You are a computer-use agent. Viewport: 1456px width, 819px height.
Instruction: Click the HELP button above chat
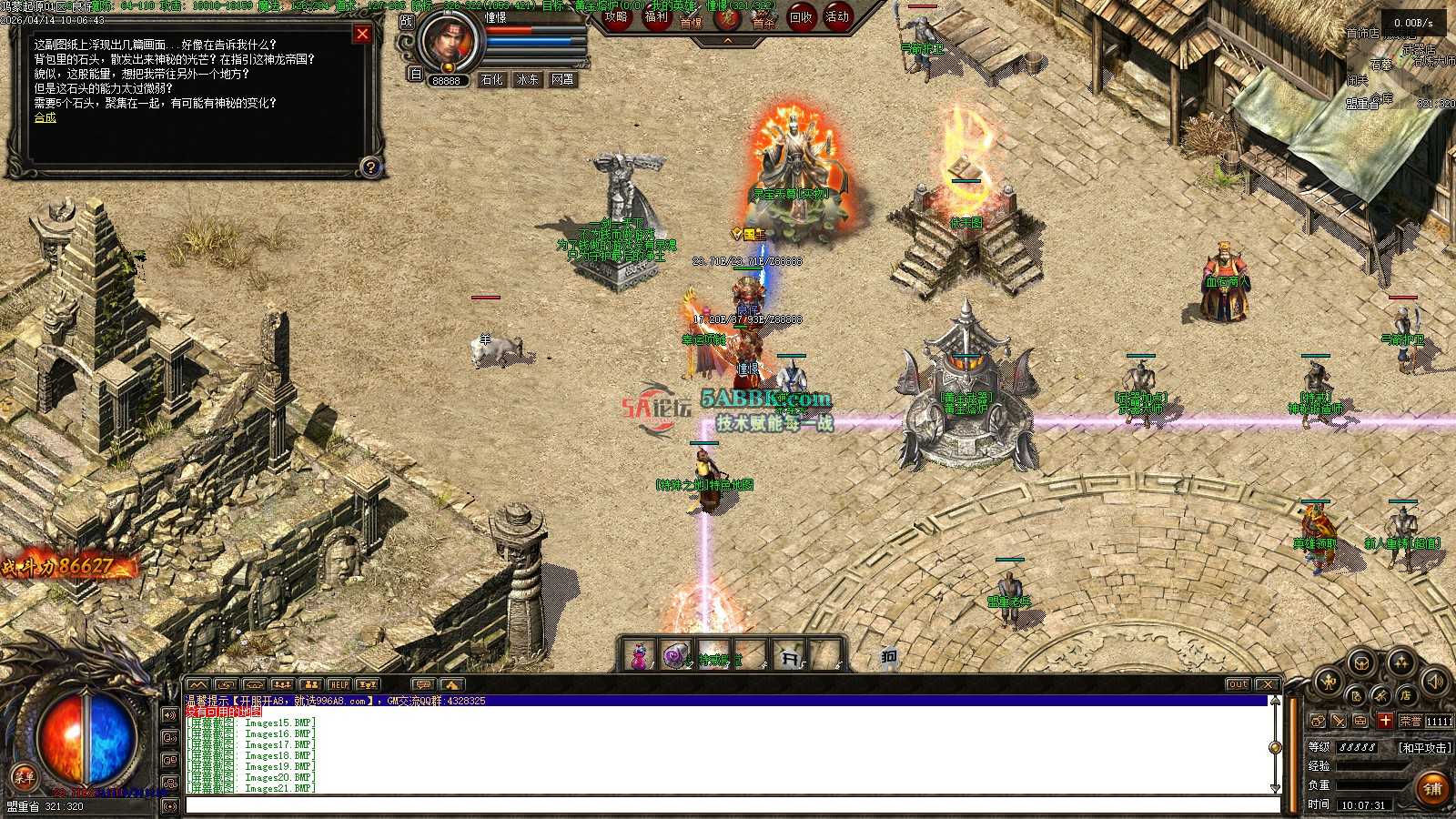tap(339, 684)
